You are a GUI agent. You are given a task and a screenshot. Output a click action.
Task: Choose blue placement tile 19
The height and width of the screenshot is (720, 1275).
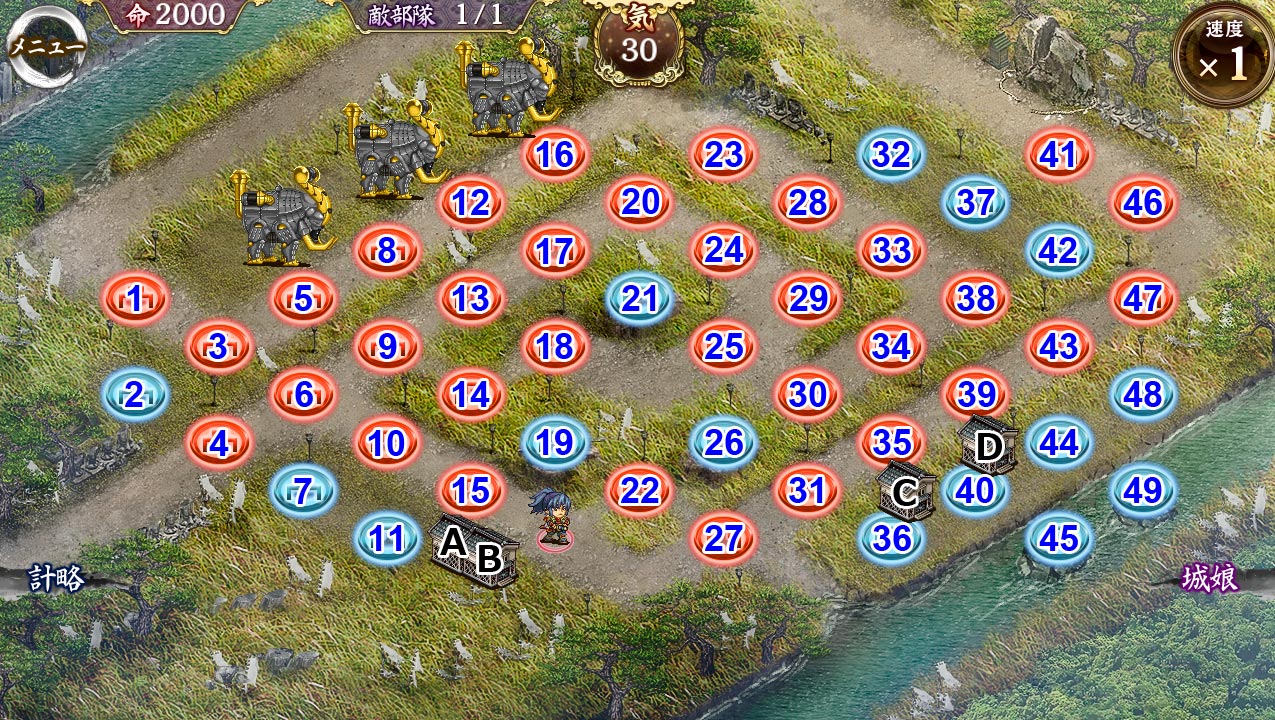555,442
